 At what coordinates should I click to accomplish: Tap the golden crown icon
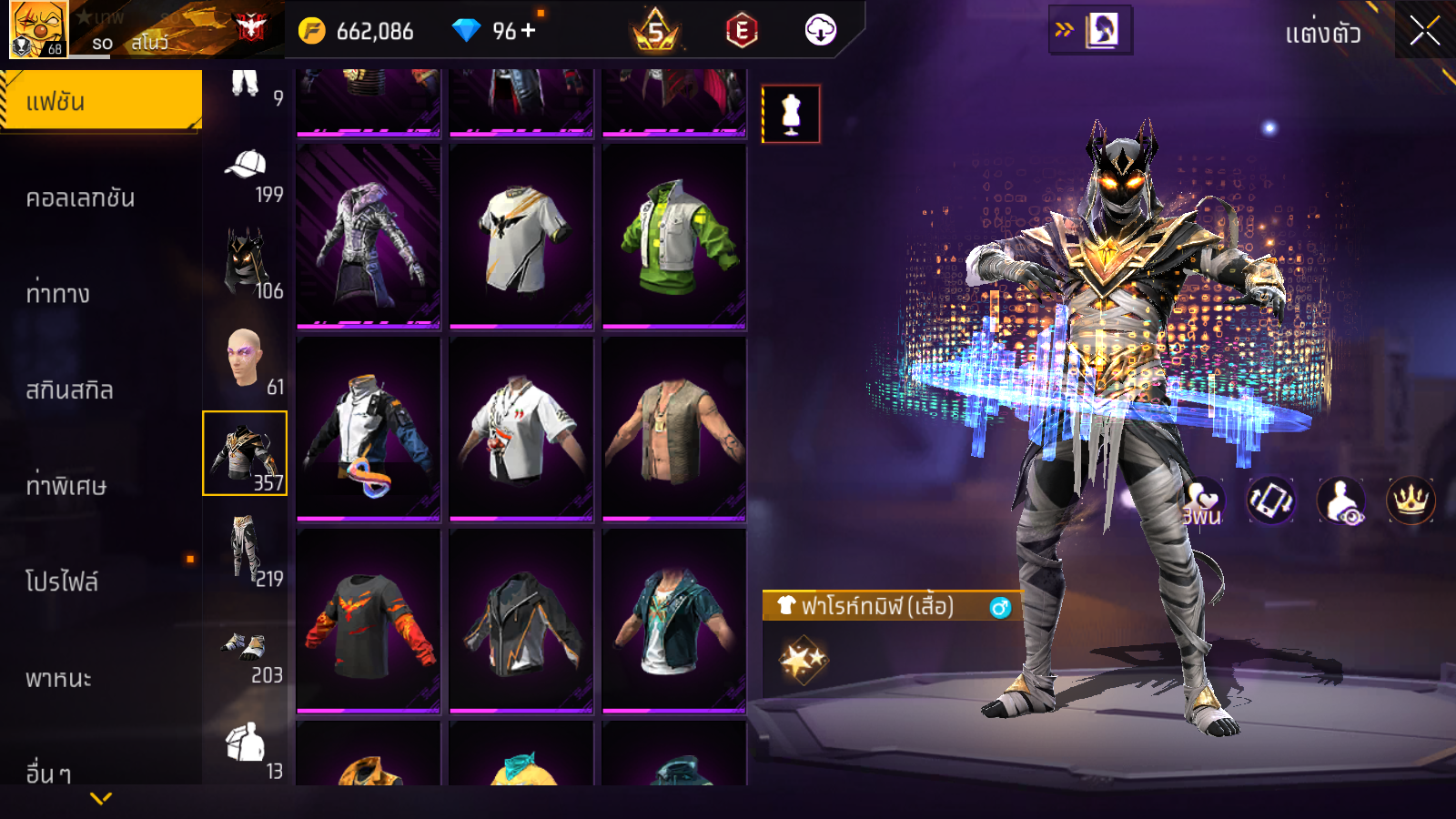point(1410,500)
